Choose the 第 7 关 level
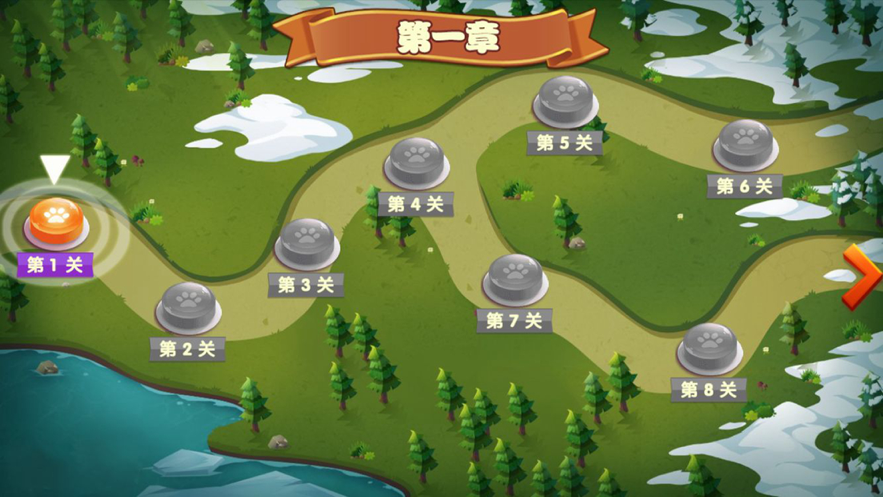The image size is (883, 497). [514, 277]
